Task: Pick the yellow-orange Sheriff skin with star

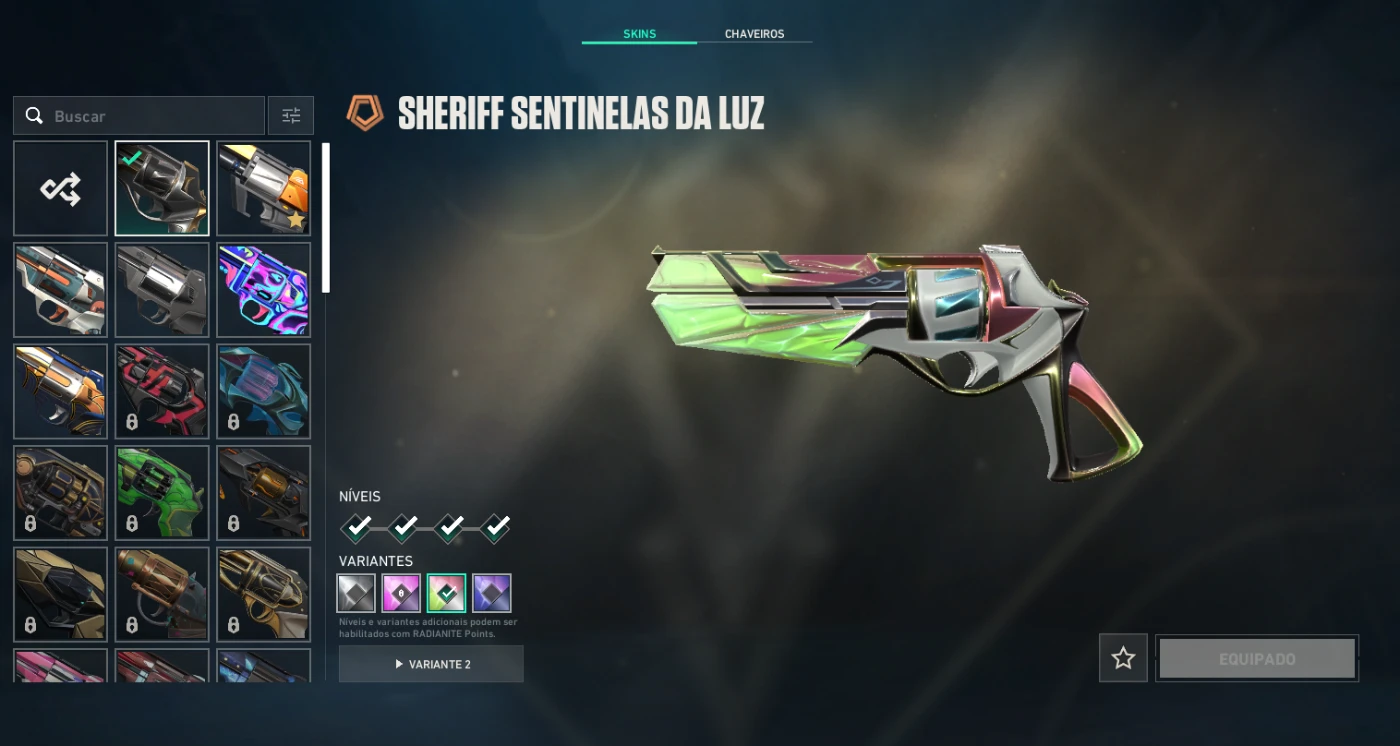Action: [x=264, y=188]
